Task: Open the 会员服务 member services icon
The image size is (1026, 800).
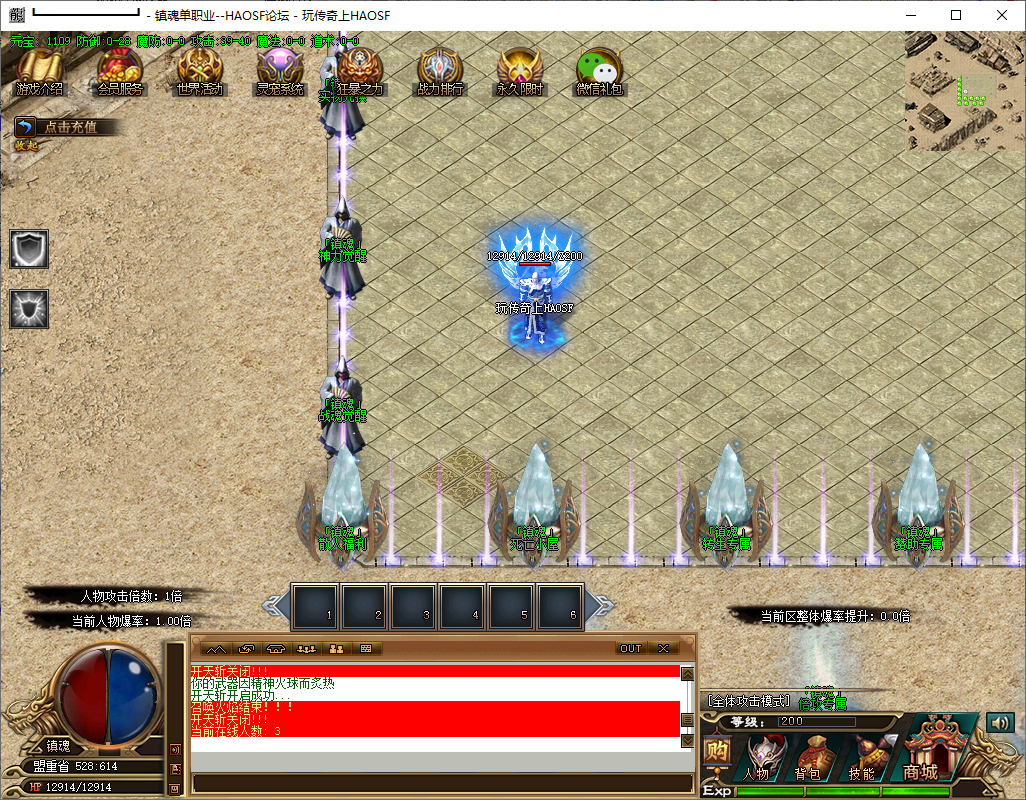Action: (120, 70)
